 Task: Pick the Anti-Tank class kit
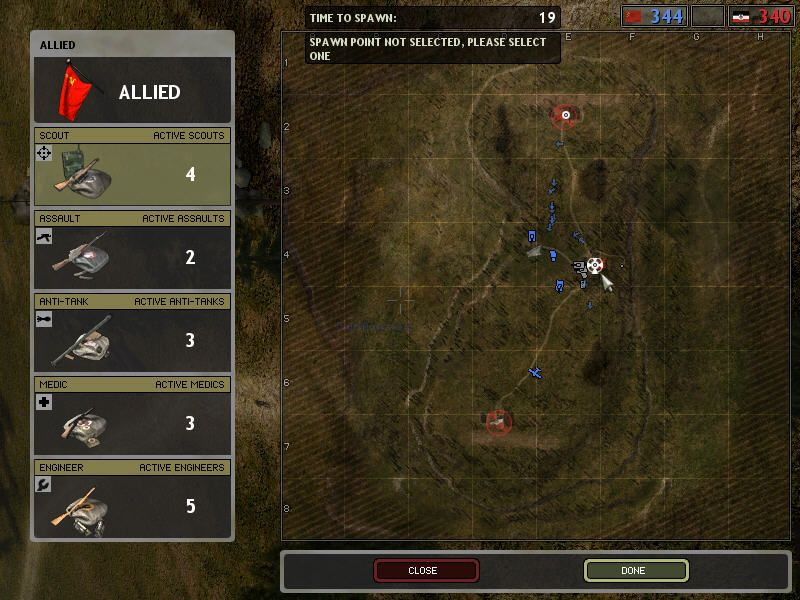[132, 340]
